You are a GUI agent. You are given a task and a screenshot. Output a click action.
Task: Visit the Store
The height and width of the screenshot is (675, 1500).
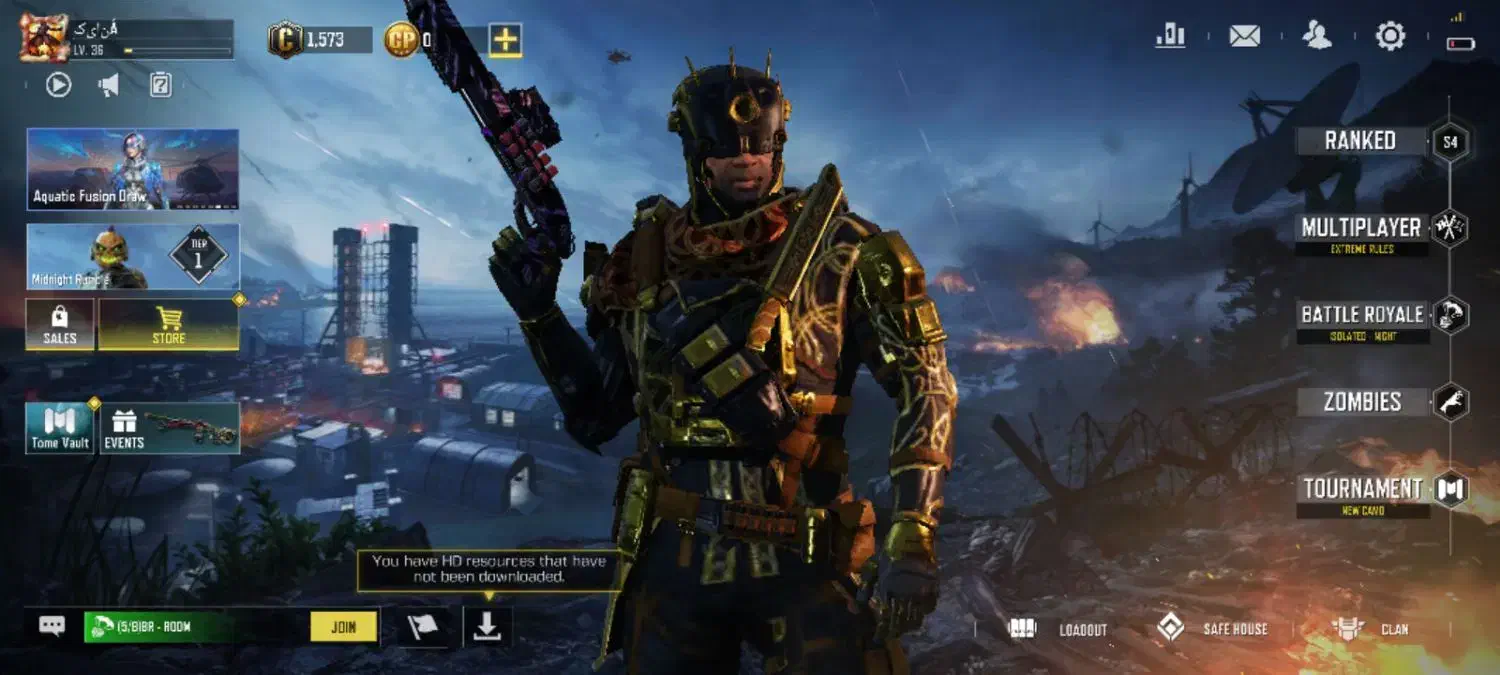[x=168, y=325]
